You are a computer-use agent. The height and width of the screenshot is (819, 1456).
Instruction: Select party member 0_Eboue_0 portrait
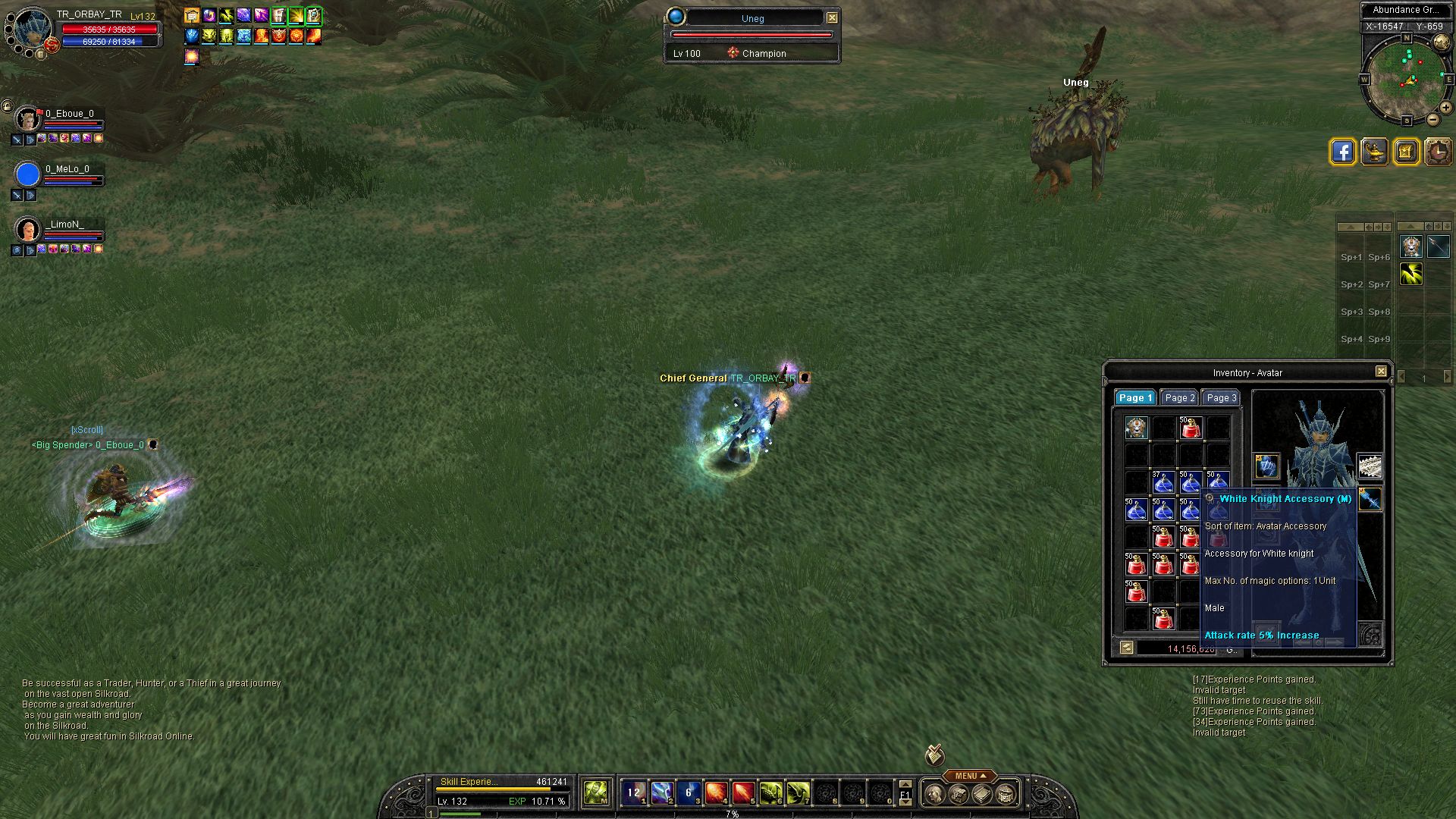[28, 119]
